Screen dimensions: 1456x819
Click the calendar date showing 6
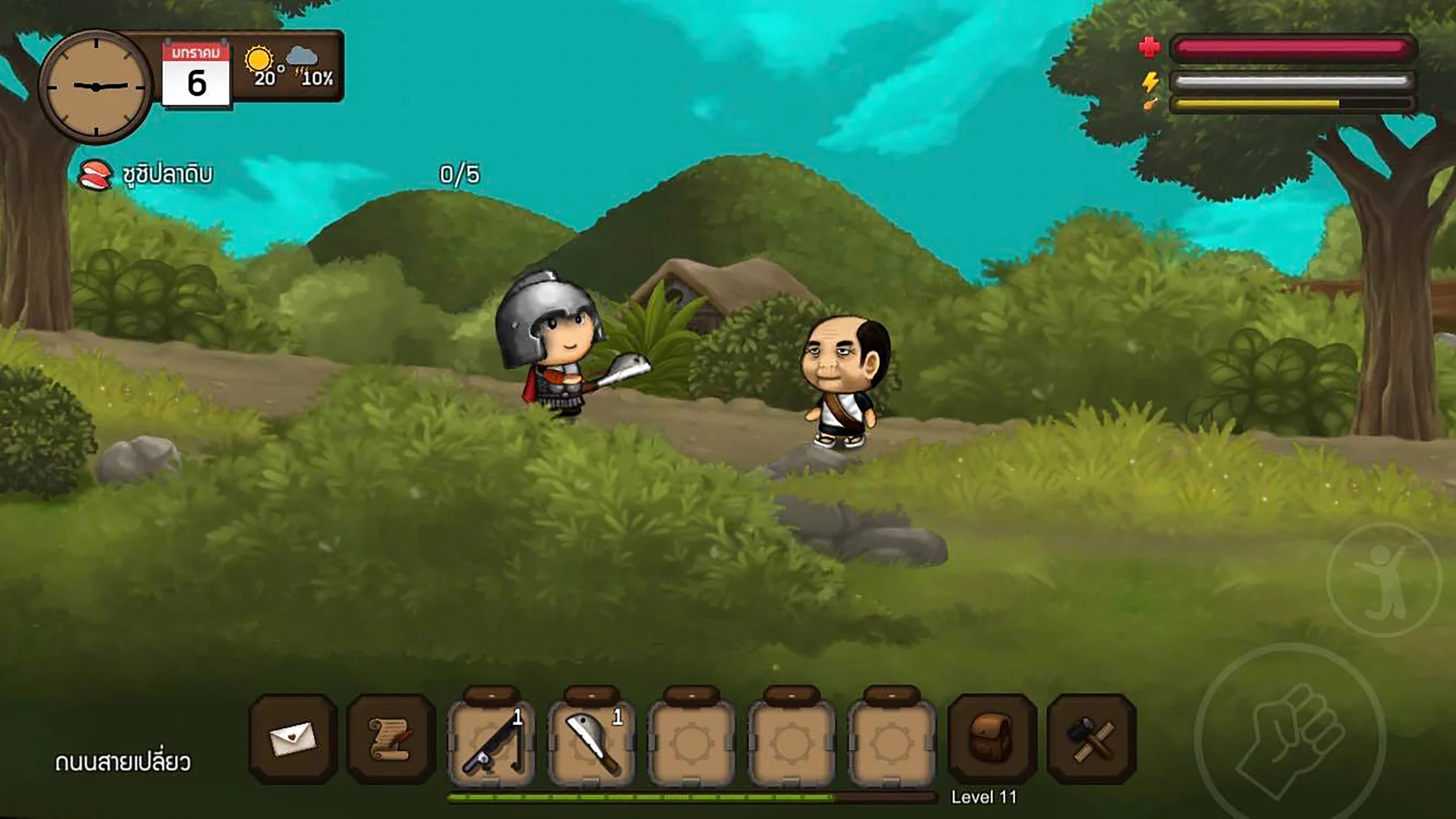(197, 75)
